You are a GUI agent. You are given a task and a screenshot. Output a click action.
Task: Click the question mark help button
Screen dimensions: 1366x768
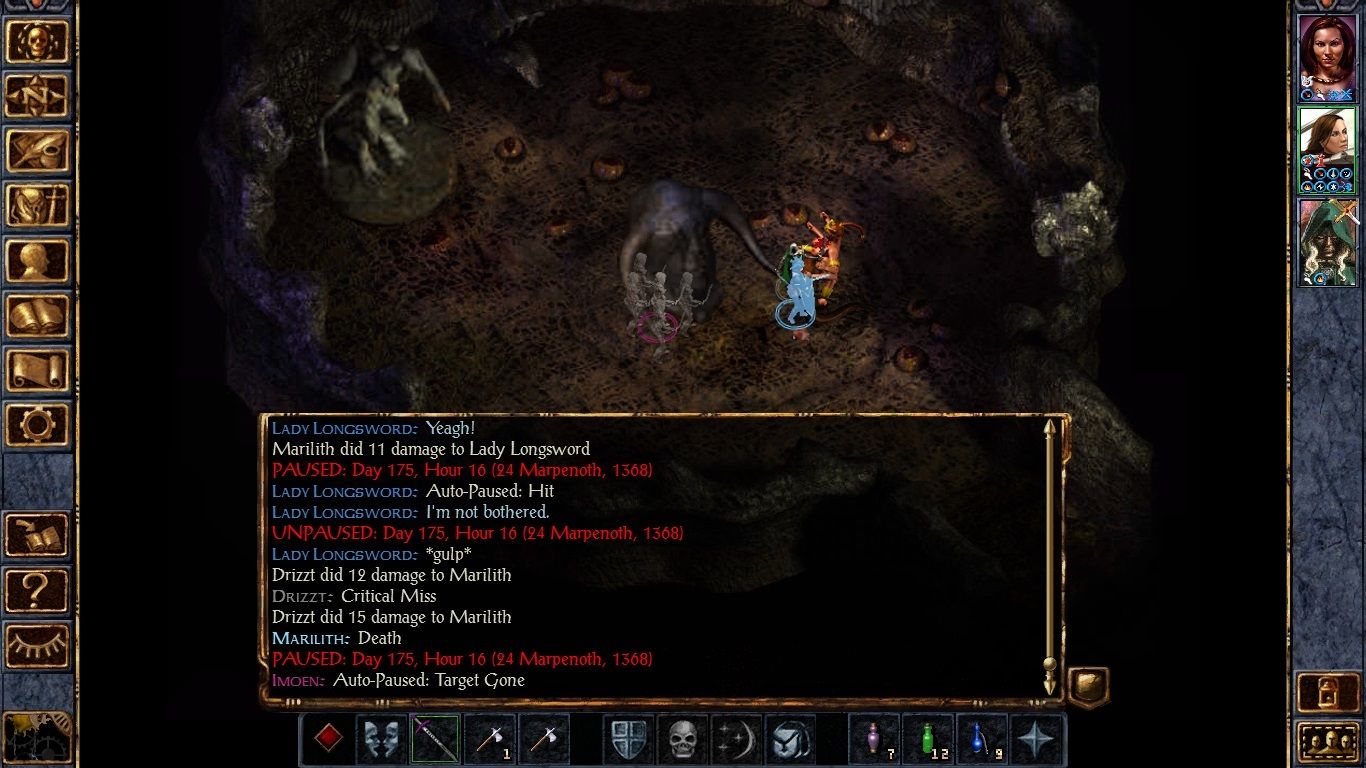(x=37, y=590)
